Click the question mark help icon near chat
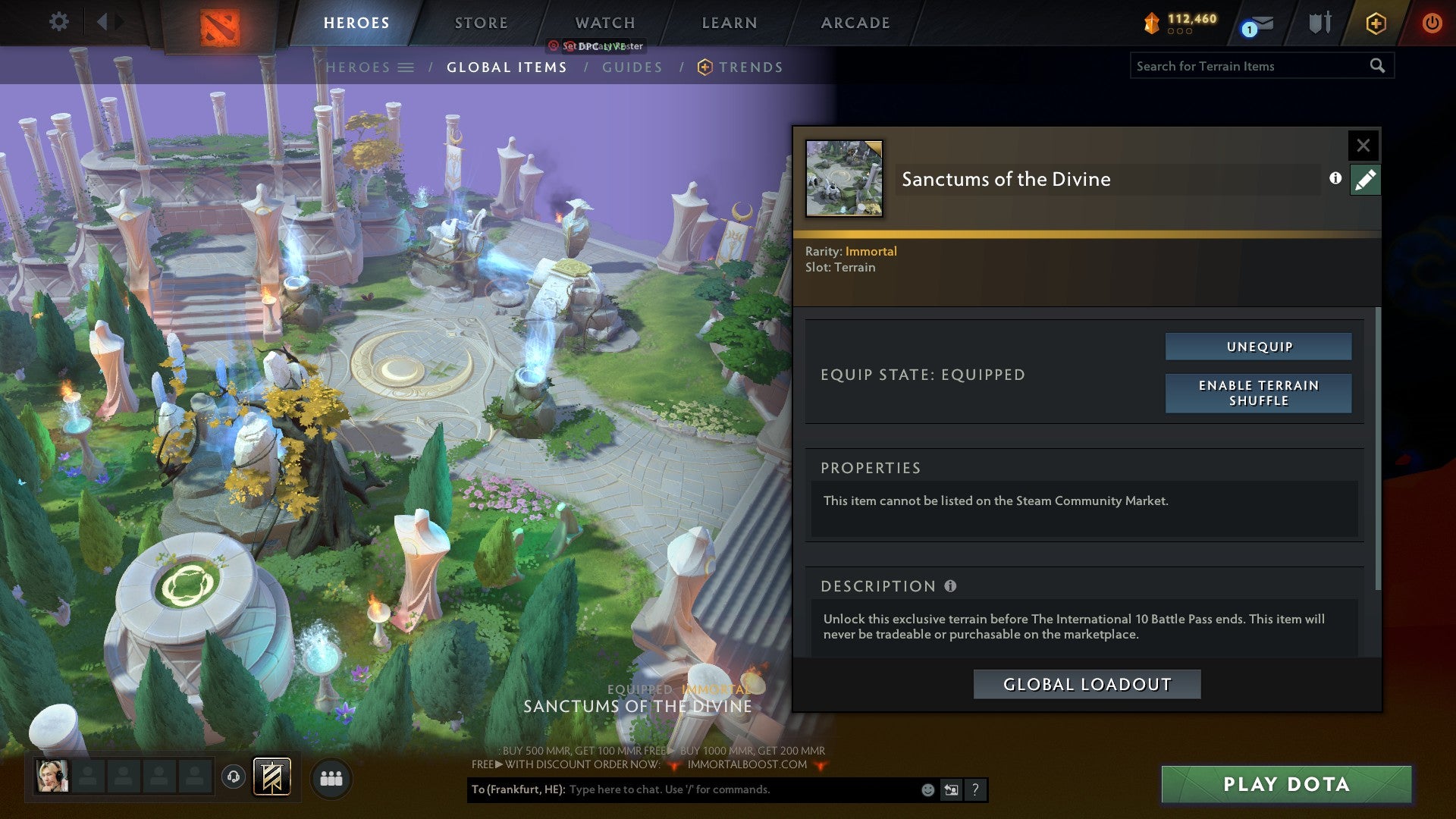This screenshot has height=819, width=1456. point(974,789)
